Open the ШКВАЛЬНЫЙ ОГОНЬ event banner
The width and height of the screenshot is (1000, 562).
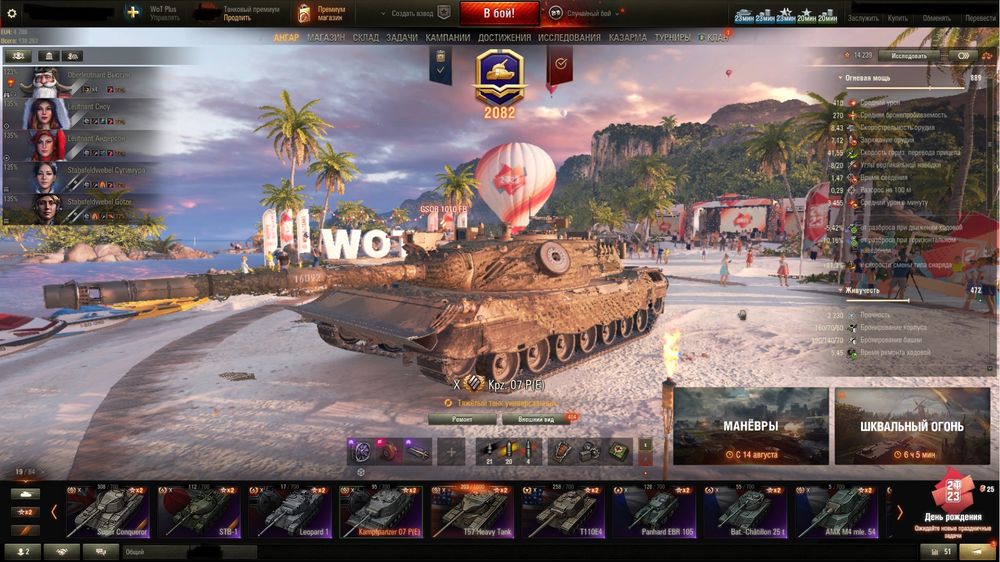click(x=912, y=427)
